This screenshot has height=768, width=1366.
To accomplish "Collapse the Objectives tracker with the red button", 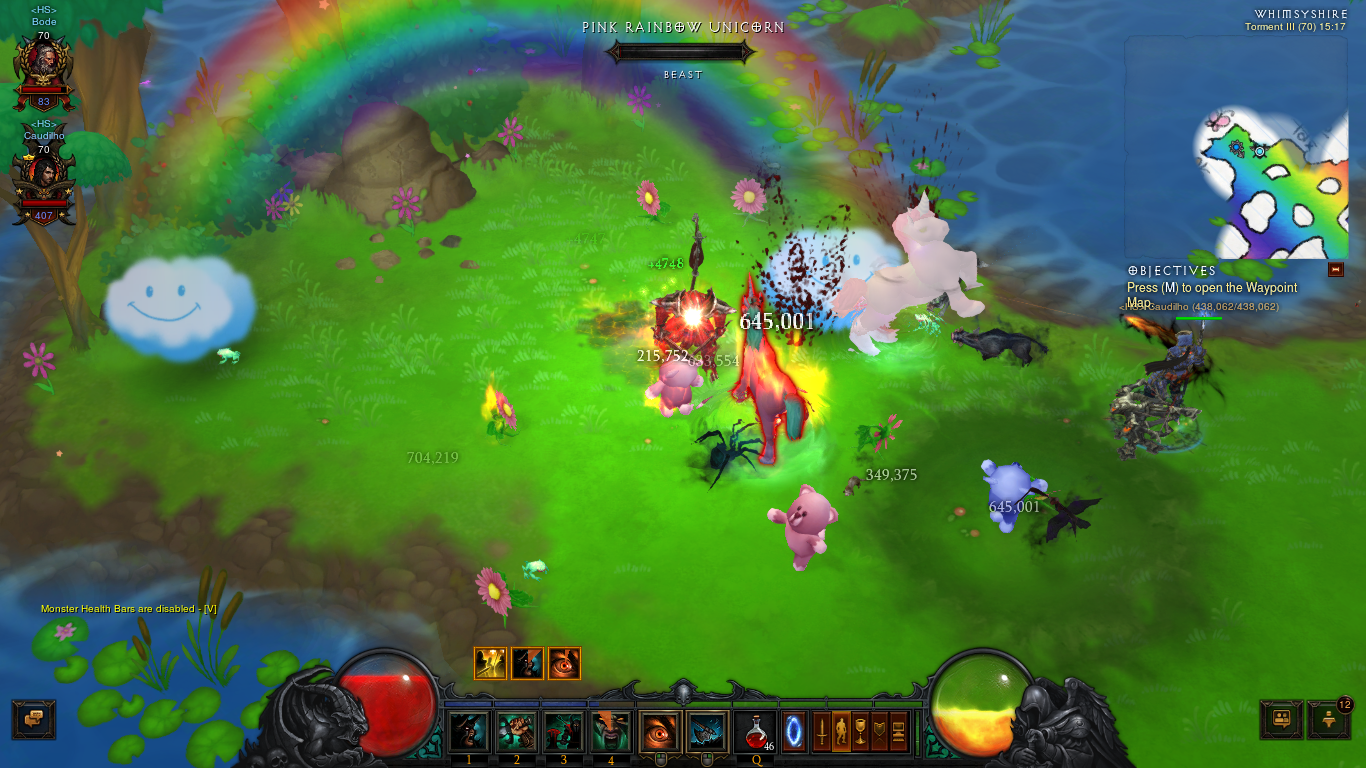I will [x=1335, y=270].
